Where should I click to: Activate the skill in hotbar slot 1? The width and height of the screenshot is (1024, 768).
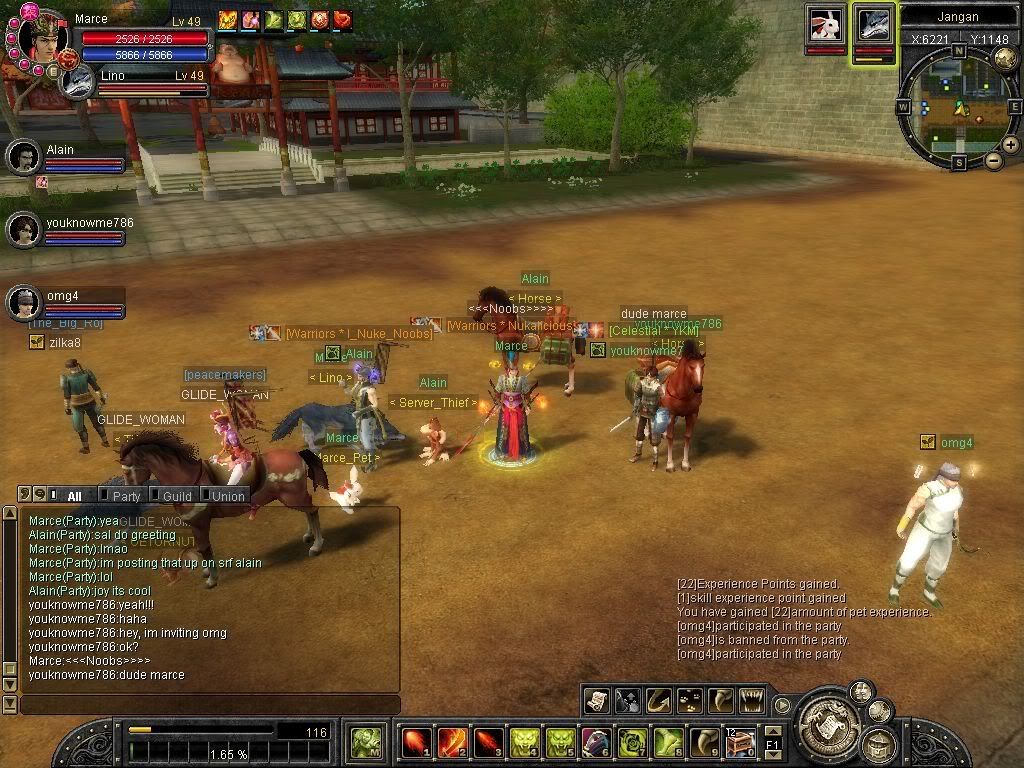click(417, 743)
